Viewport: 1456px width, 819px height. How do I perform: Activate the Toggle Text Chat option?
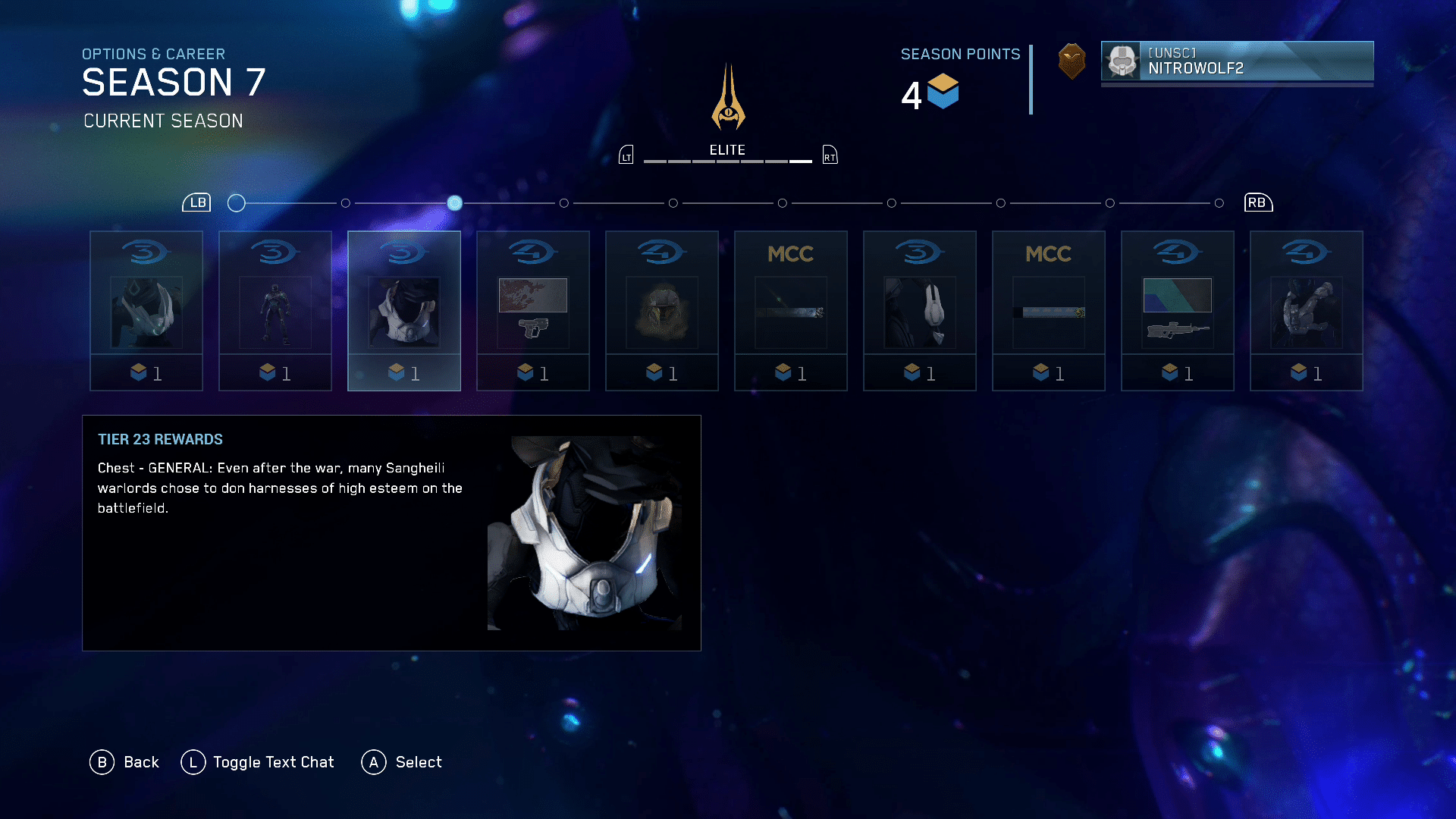(x=273, y=762)
